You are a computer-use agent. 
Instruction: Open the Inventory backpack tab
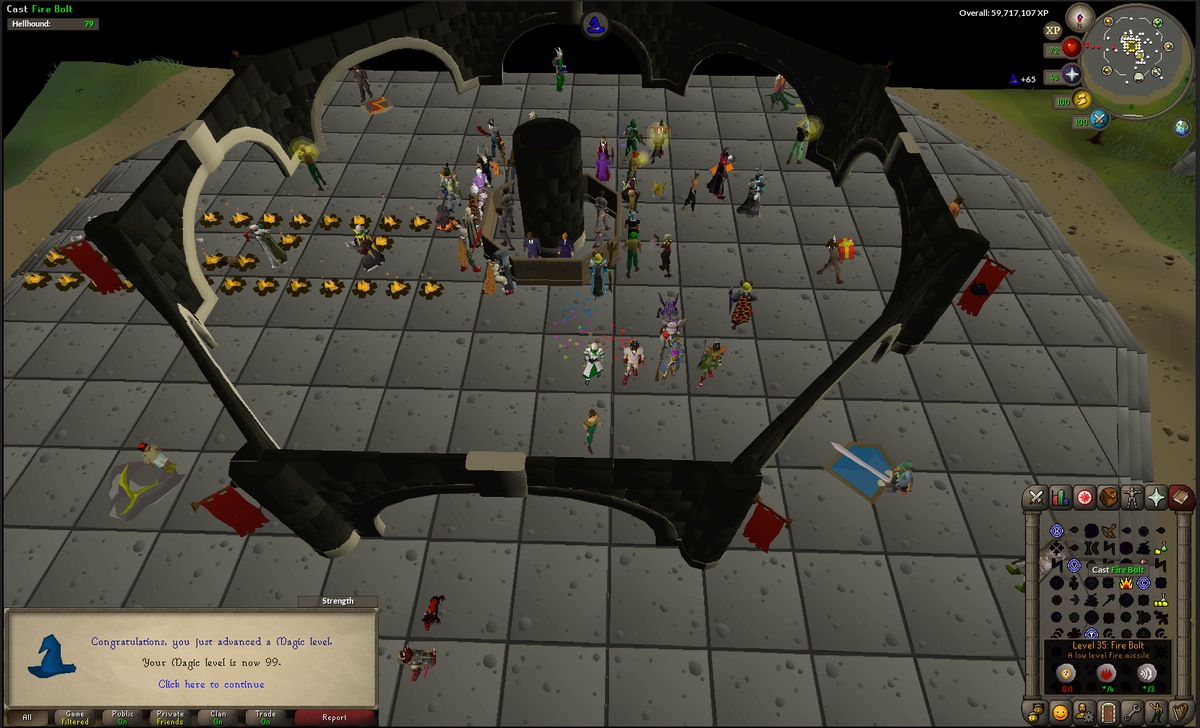pos(1108,497)
